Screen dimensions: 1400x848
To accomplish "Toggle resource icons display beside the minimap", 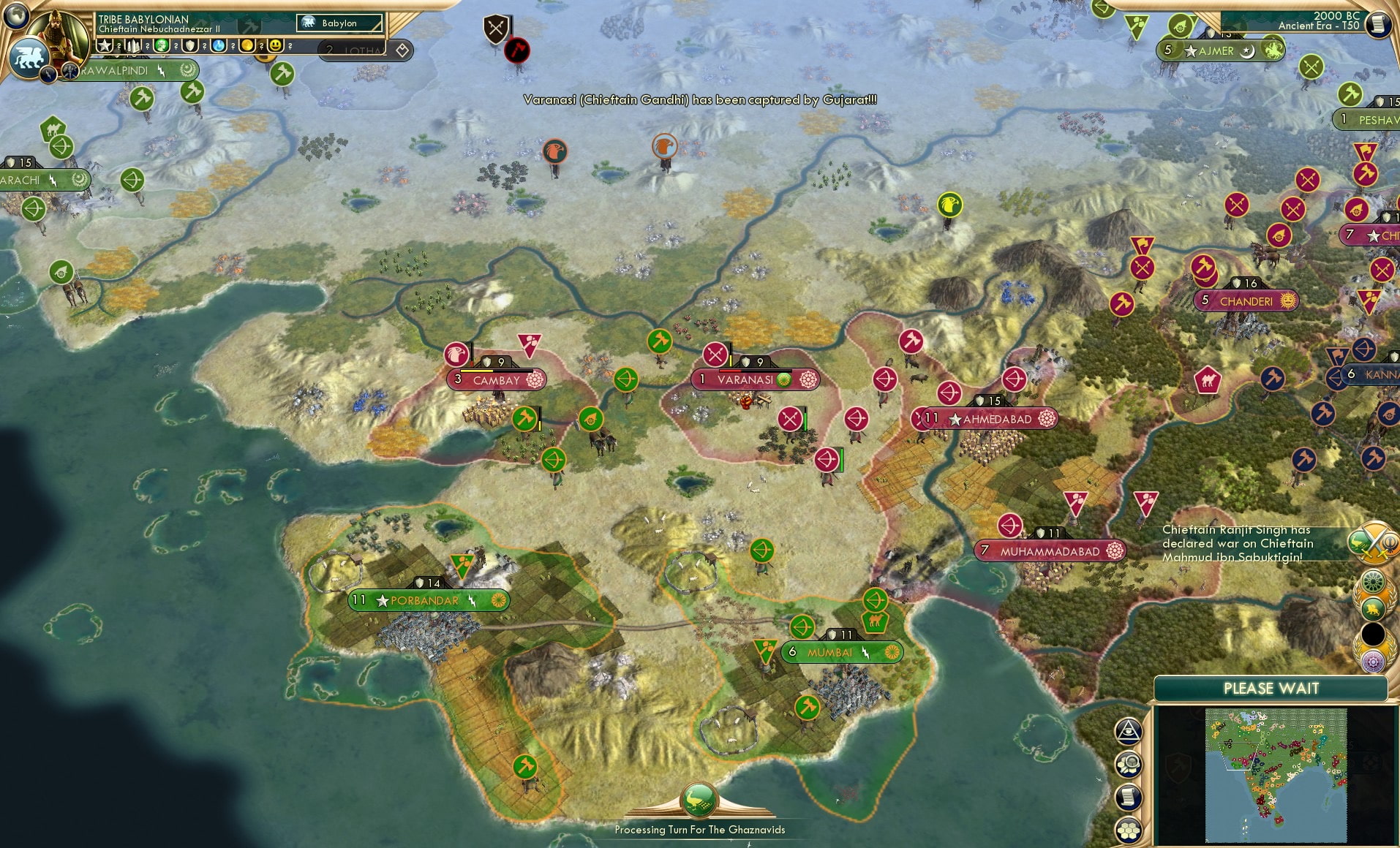I will coord(1129,764).
